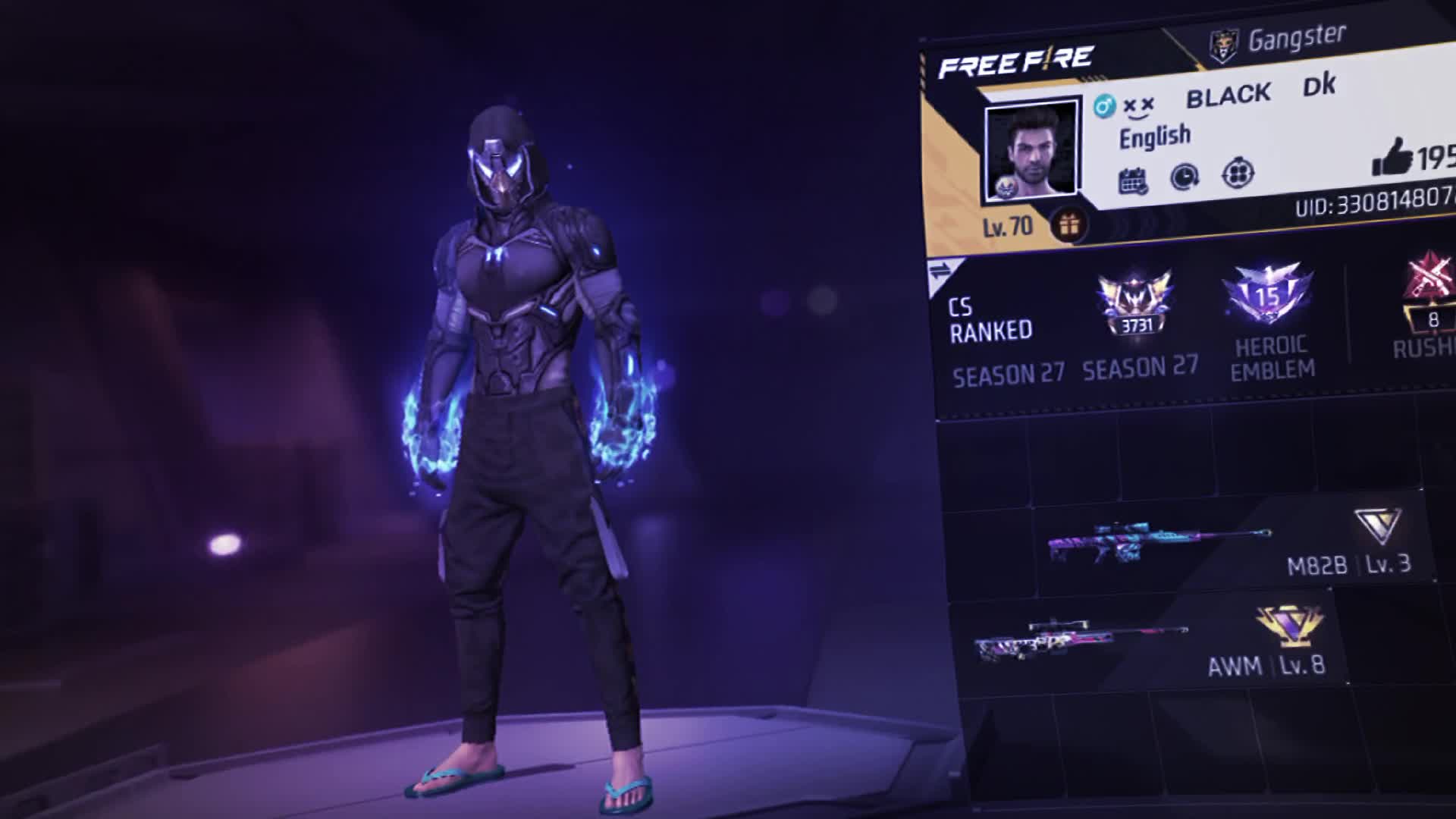This screenshot has height=819, width=1456.
Task: Show the Rush mode badge
Action: point(1430,303)
